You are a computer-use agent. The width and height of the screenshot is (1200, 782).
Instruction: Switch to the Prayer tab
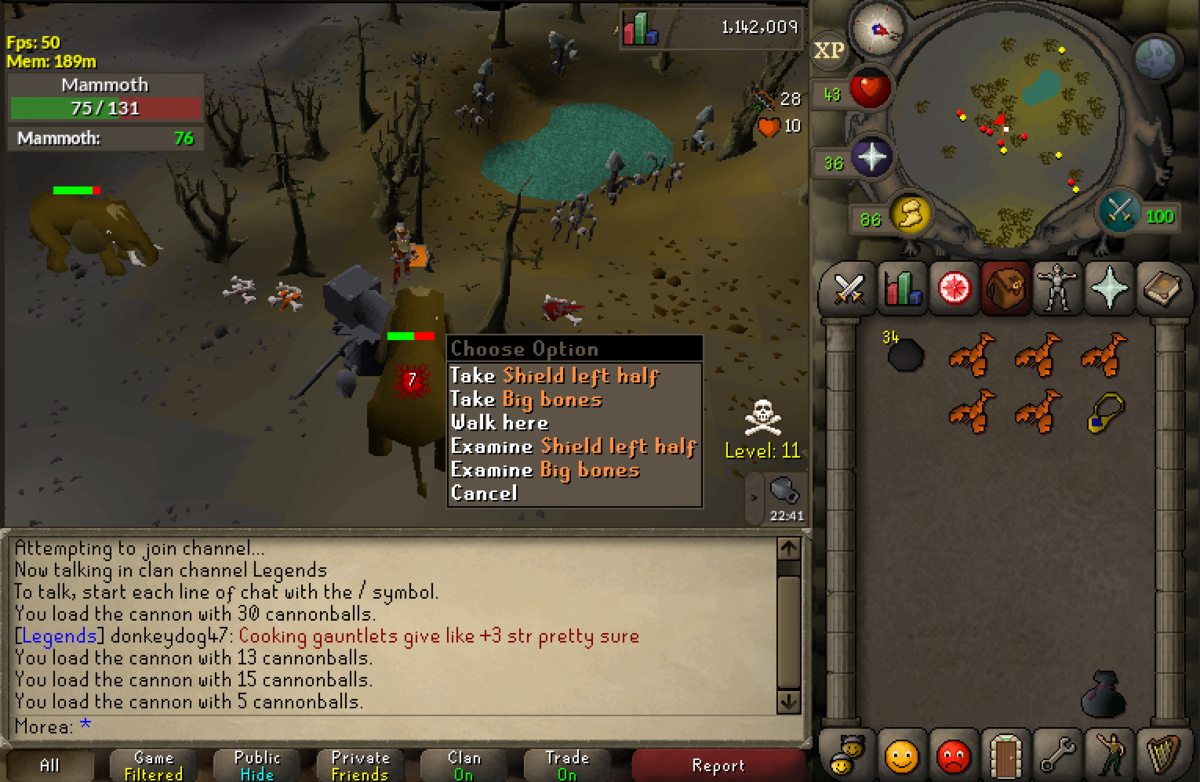(1110, 290)
